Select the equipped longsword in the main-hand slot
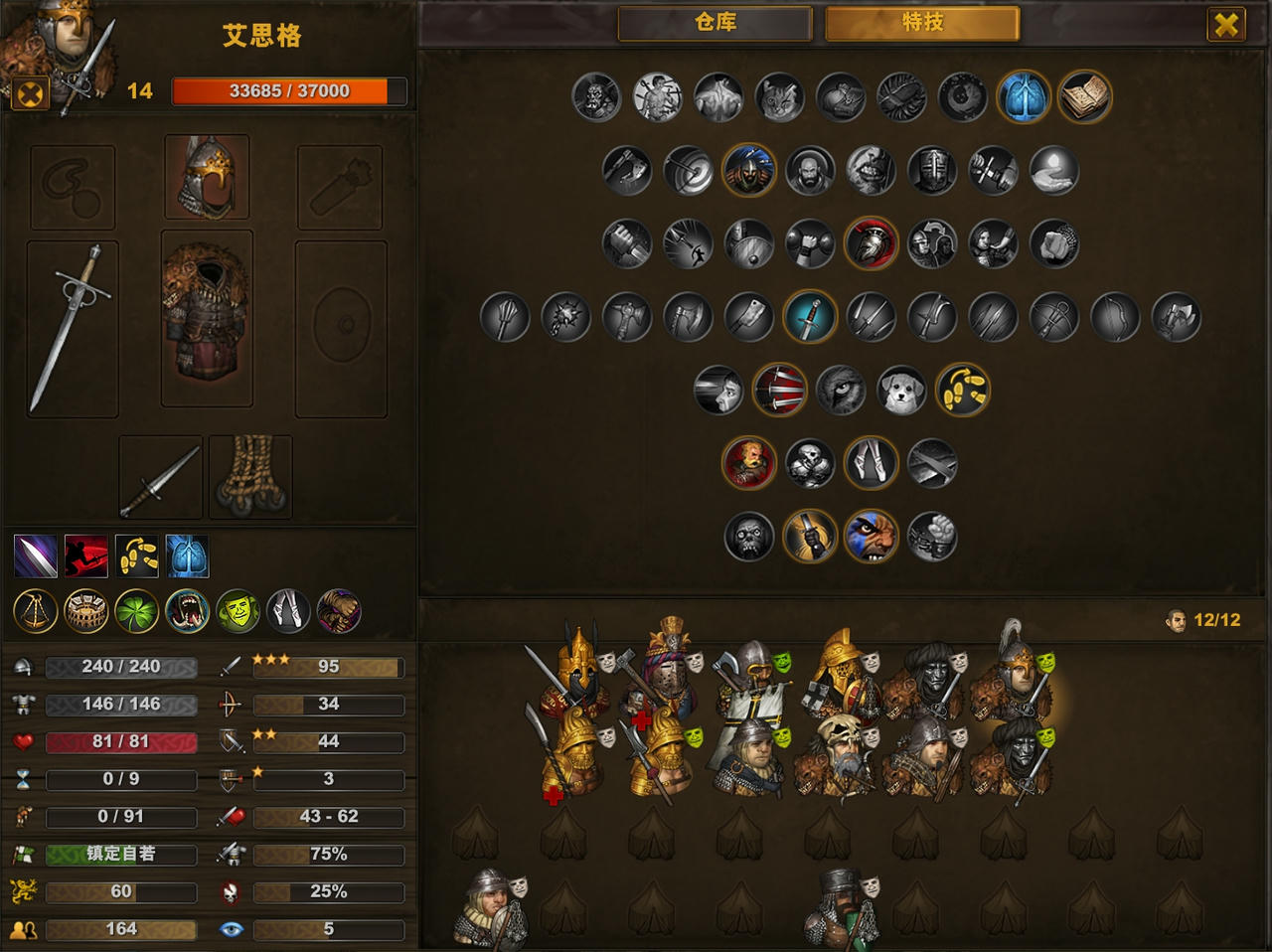Screen dimensions: 1272x952 pos(73,328)
